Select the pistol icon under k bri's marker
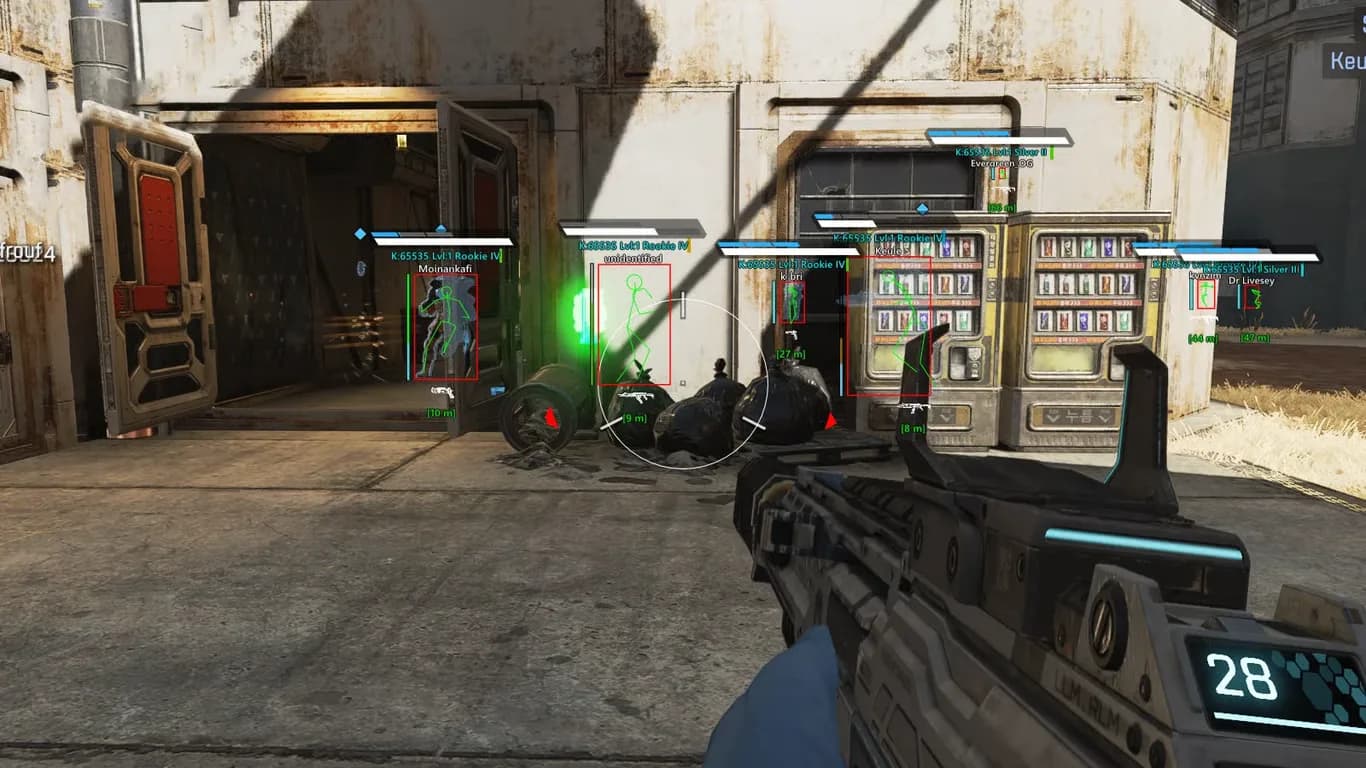This screenshot has width=1366, height=768. tap(791, 335)
